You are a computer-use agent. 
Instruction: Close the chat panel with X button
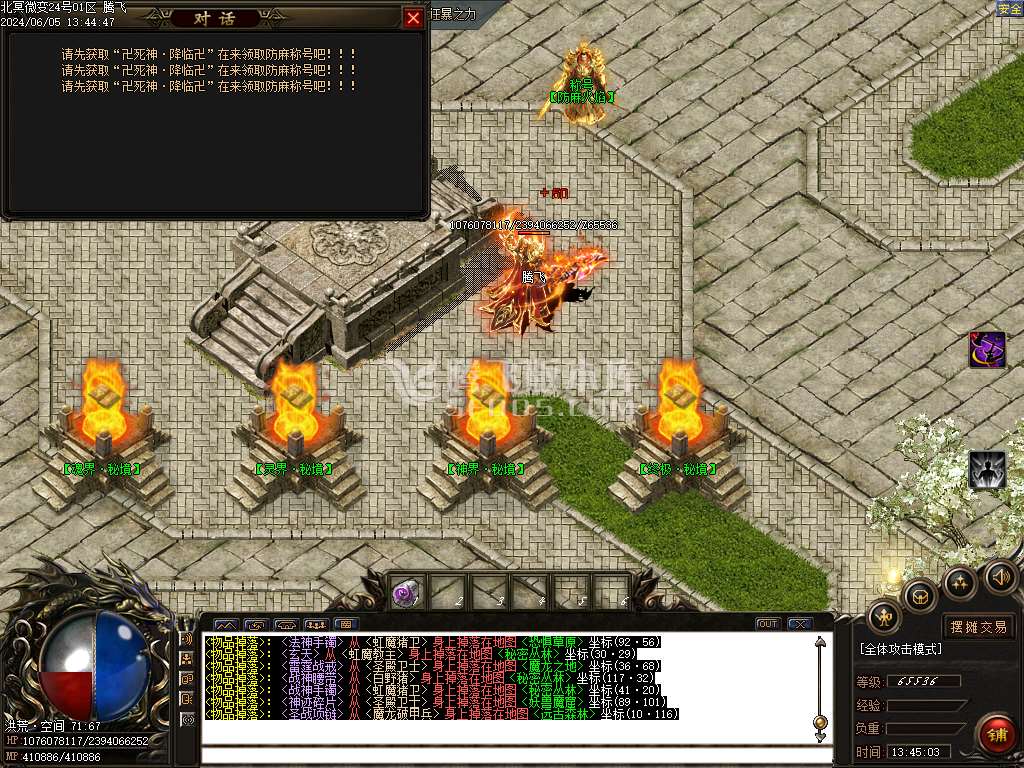(x=799, y=624)
